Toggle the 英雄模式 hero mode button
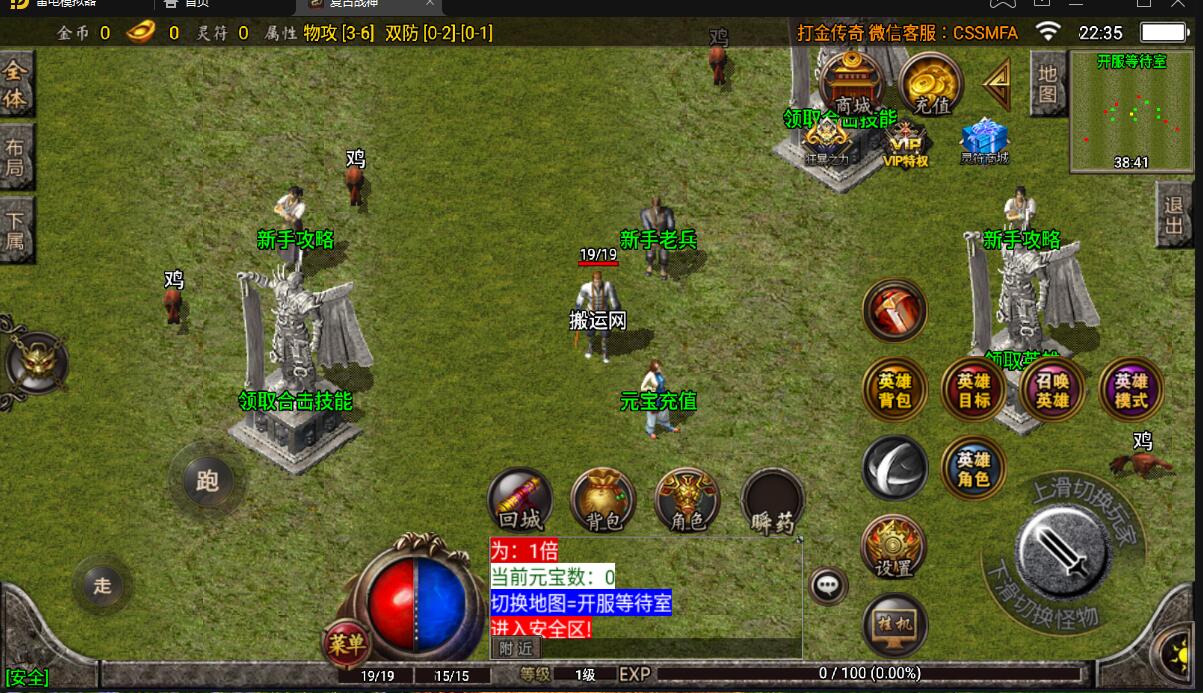The width and height of the screenshot is (1203, 693). (1131, 390)
